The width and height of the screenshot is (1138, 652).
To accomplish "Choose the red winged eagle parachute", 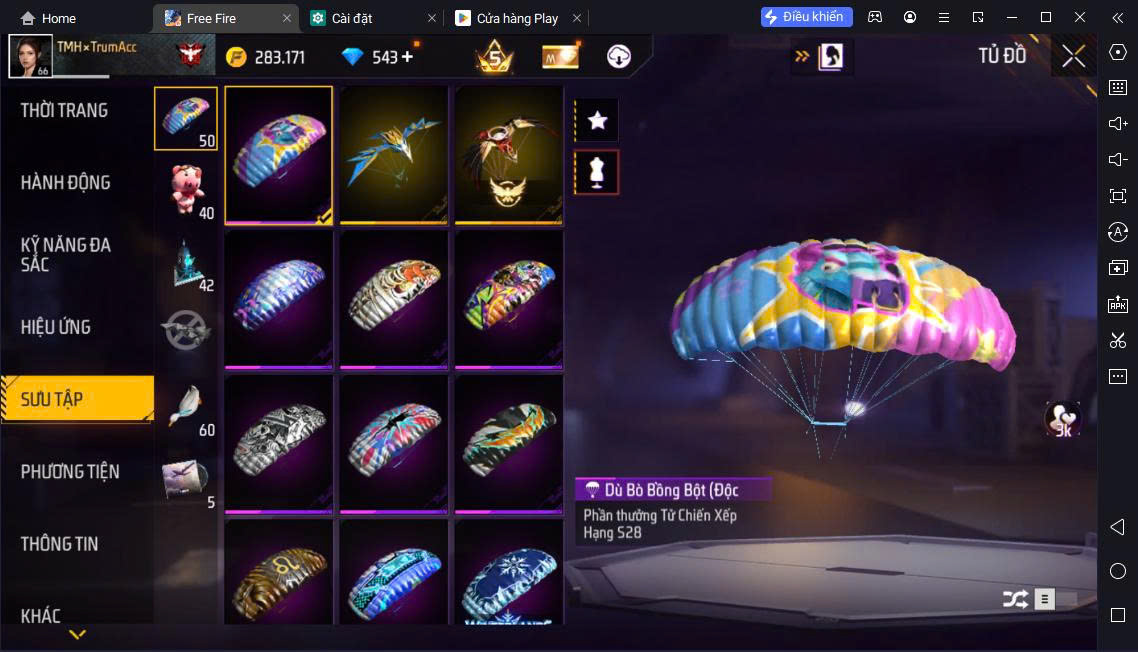I will pyautogui.click(x=508, y=155).
